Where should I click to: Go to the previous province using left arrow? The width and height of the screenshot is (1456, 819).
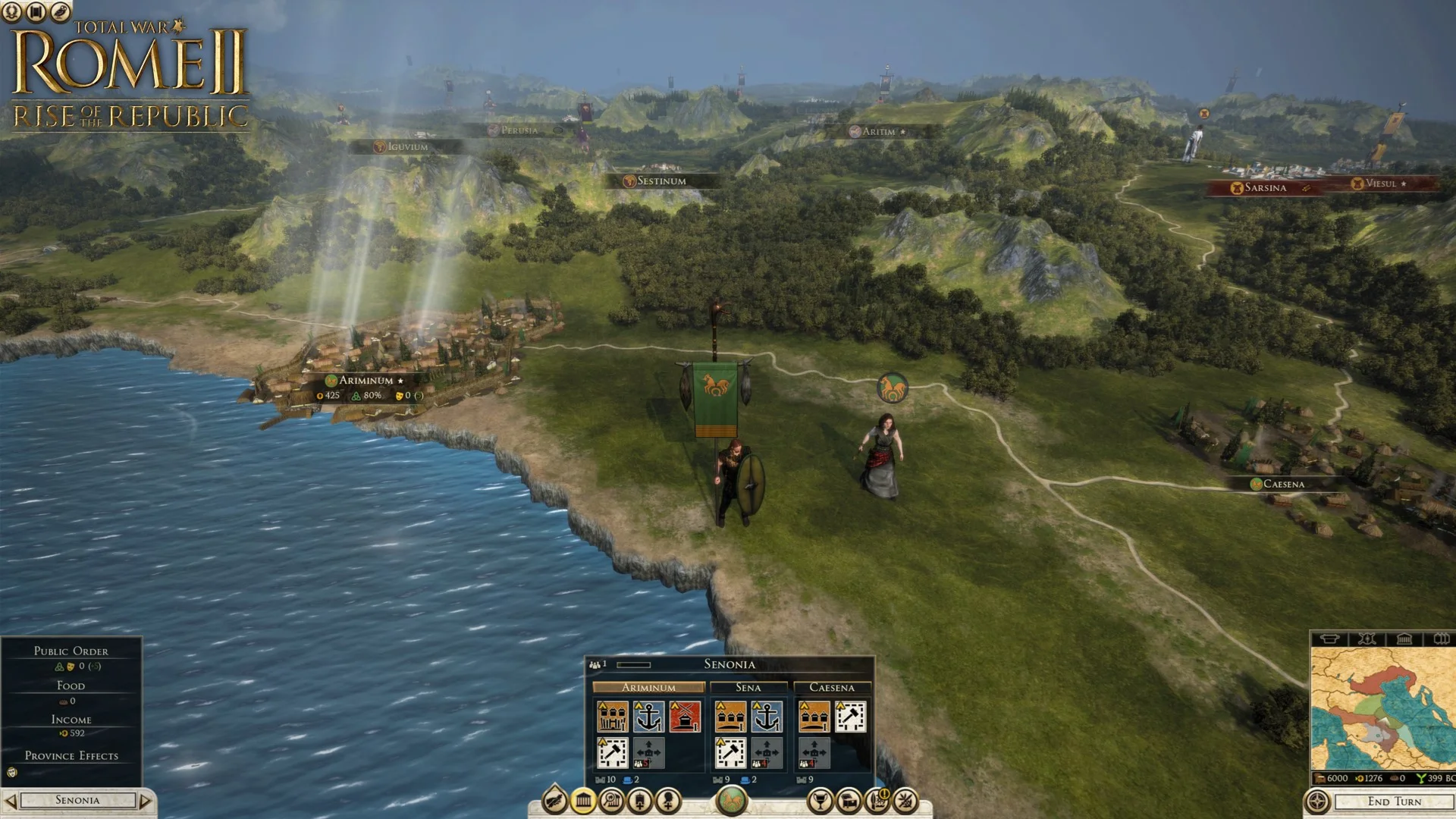tap(10, 801)
